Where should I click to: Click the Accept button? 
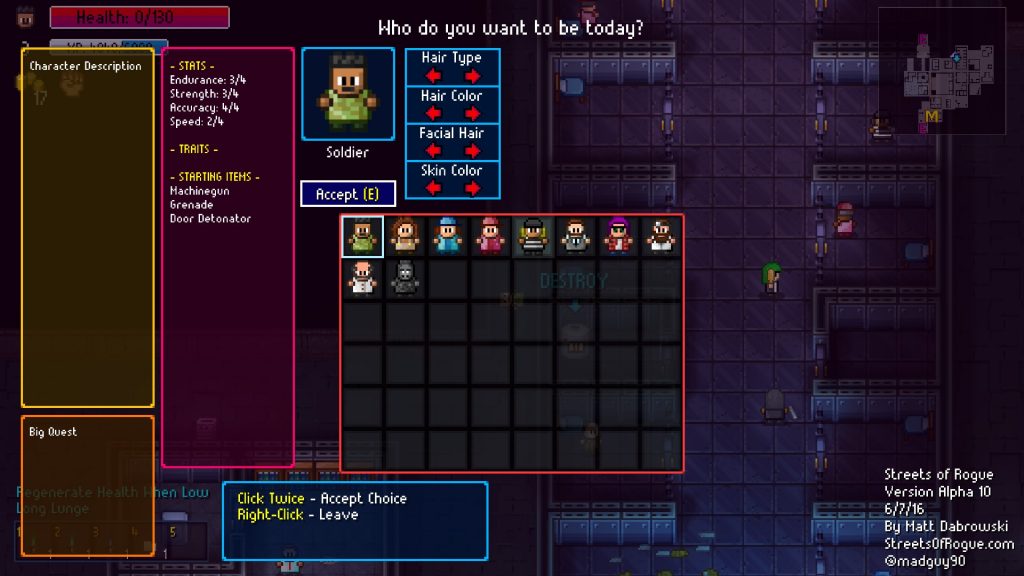[347, 194]
